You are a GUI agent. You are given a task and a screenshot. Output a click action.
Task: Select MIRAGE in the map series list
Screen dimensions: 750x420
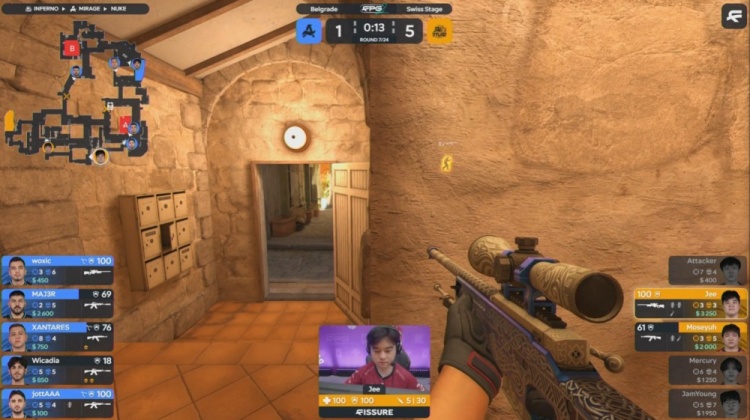pyautogui.click(x=83, y=8)
